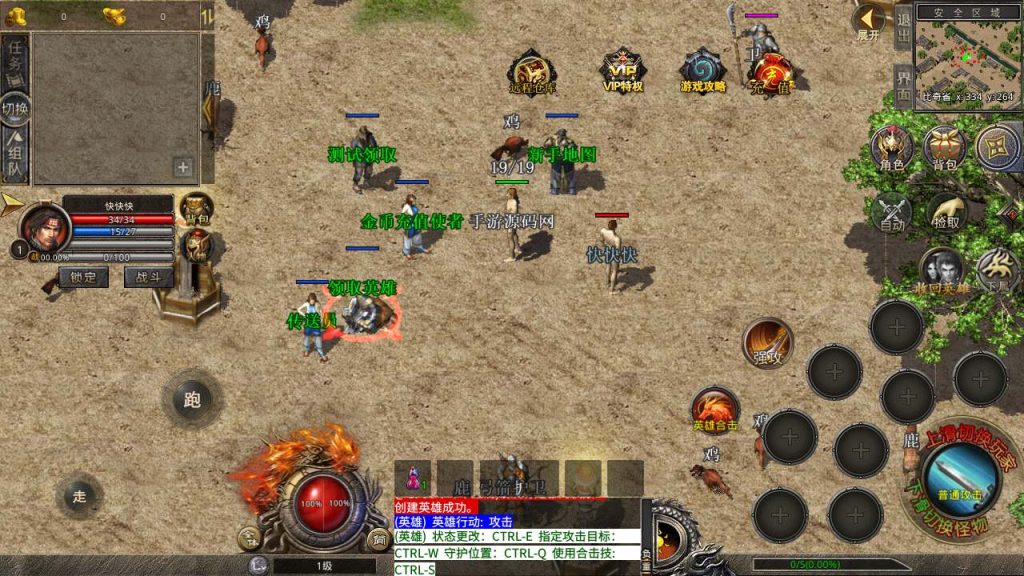Open the 远程仓库 remote warehouse icon
The image size is (1024, 576).
pos(531,70)
